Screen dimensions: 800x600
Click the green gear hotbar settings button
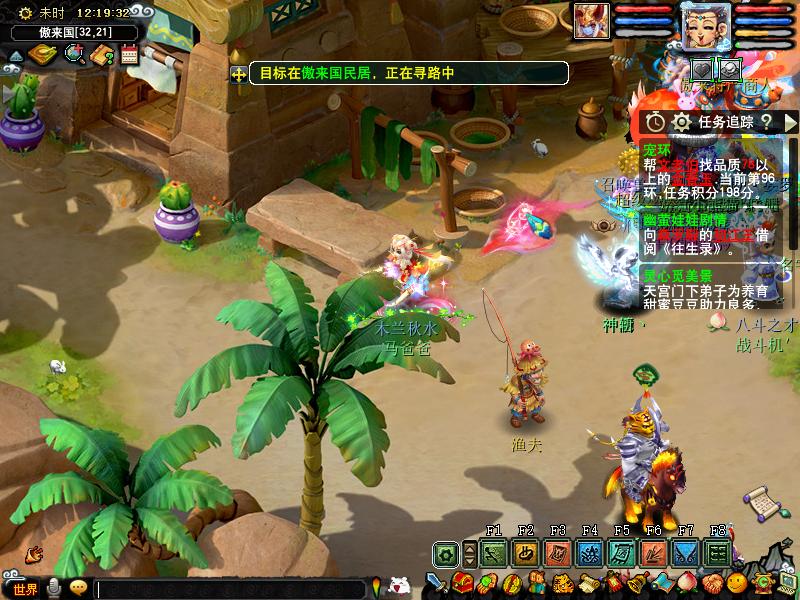pos(447,553)
